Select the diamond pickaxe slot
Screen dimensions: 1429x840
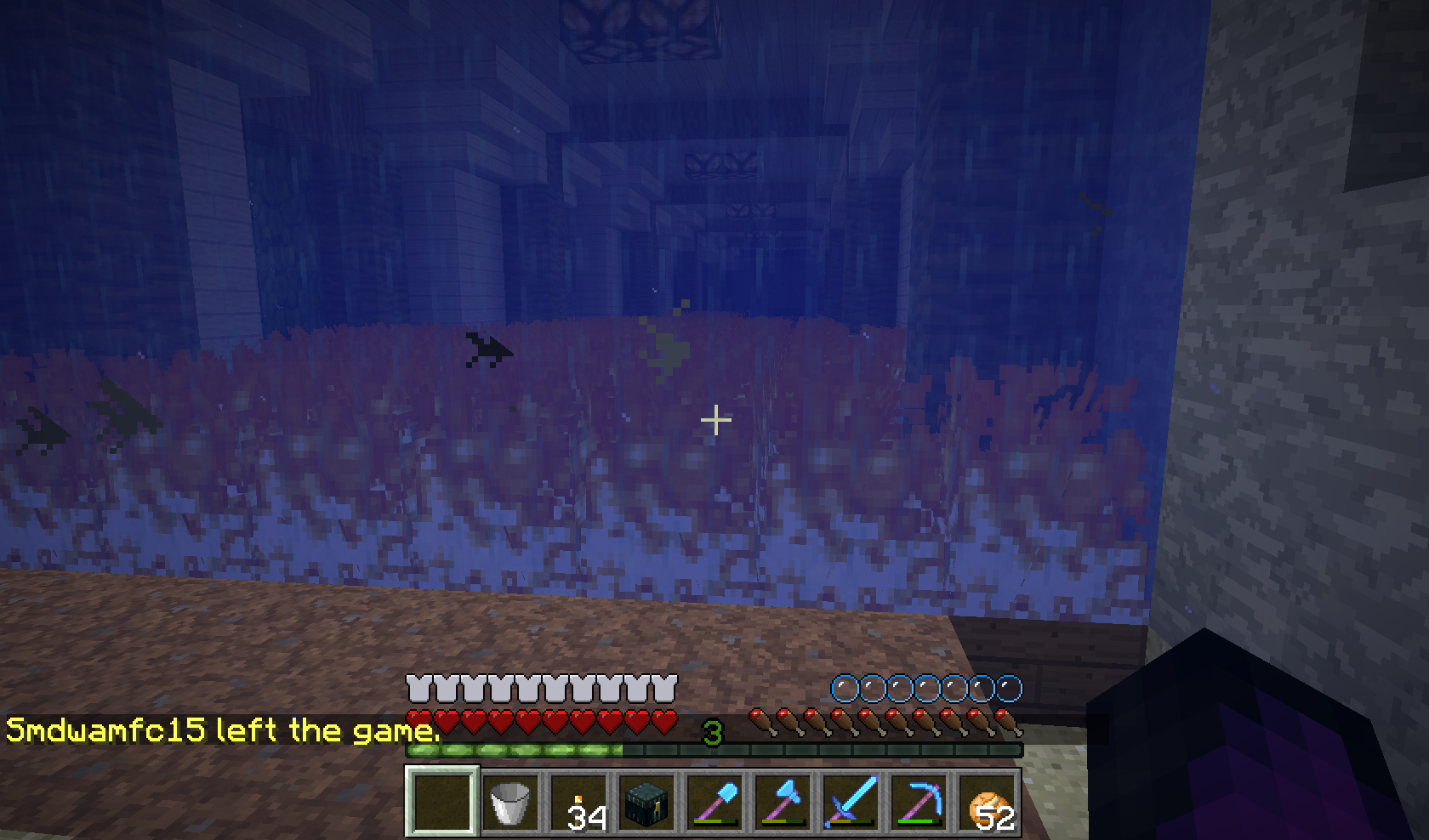919,802
